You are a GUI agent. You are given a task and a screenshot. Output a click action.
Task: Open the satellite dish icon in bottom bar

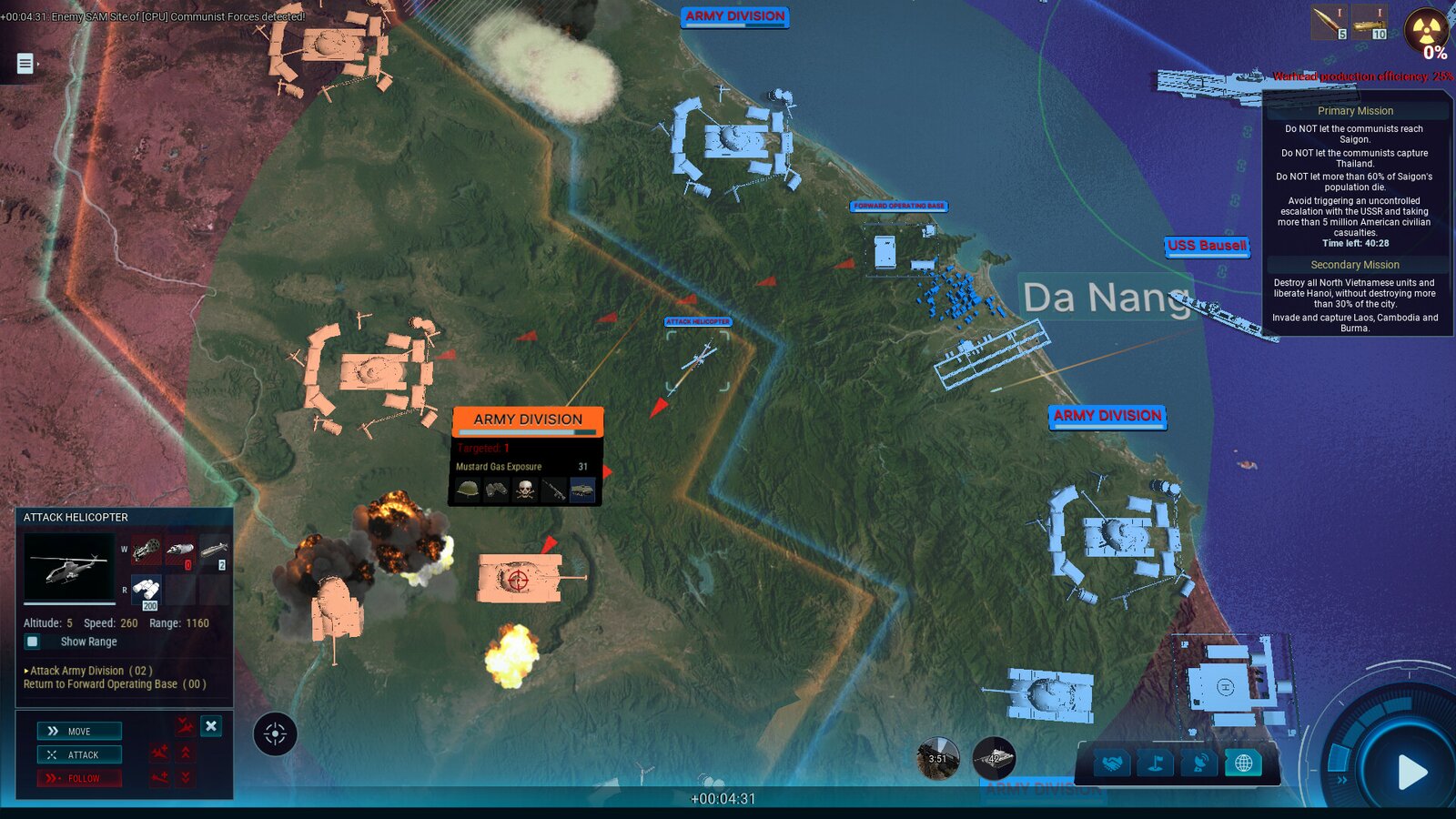coord(1202,763)
